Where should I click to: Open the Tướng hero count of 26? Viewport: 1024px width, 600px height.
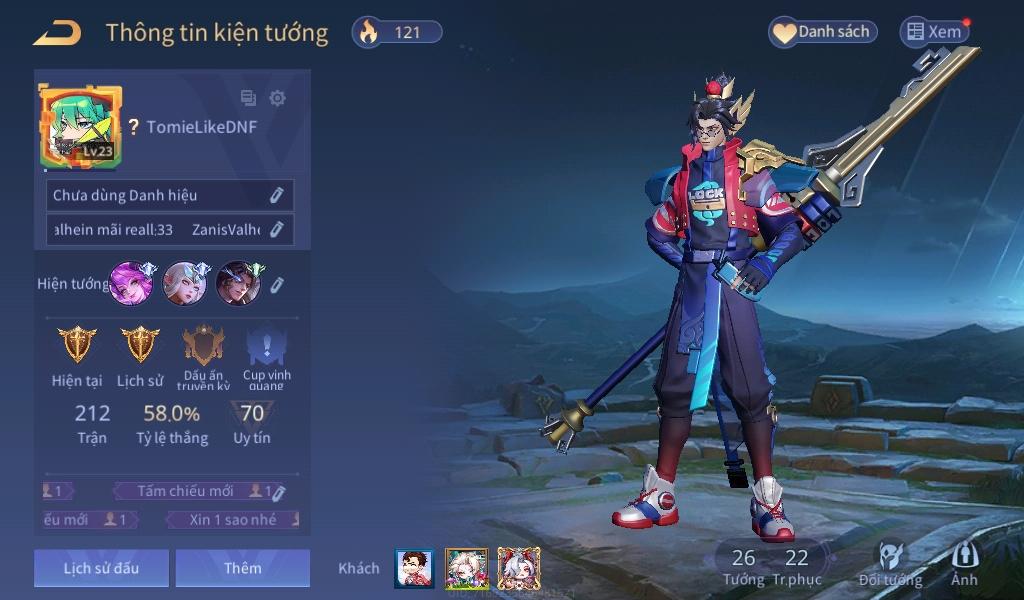[743, 566]
